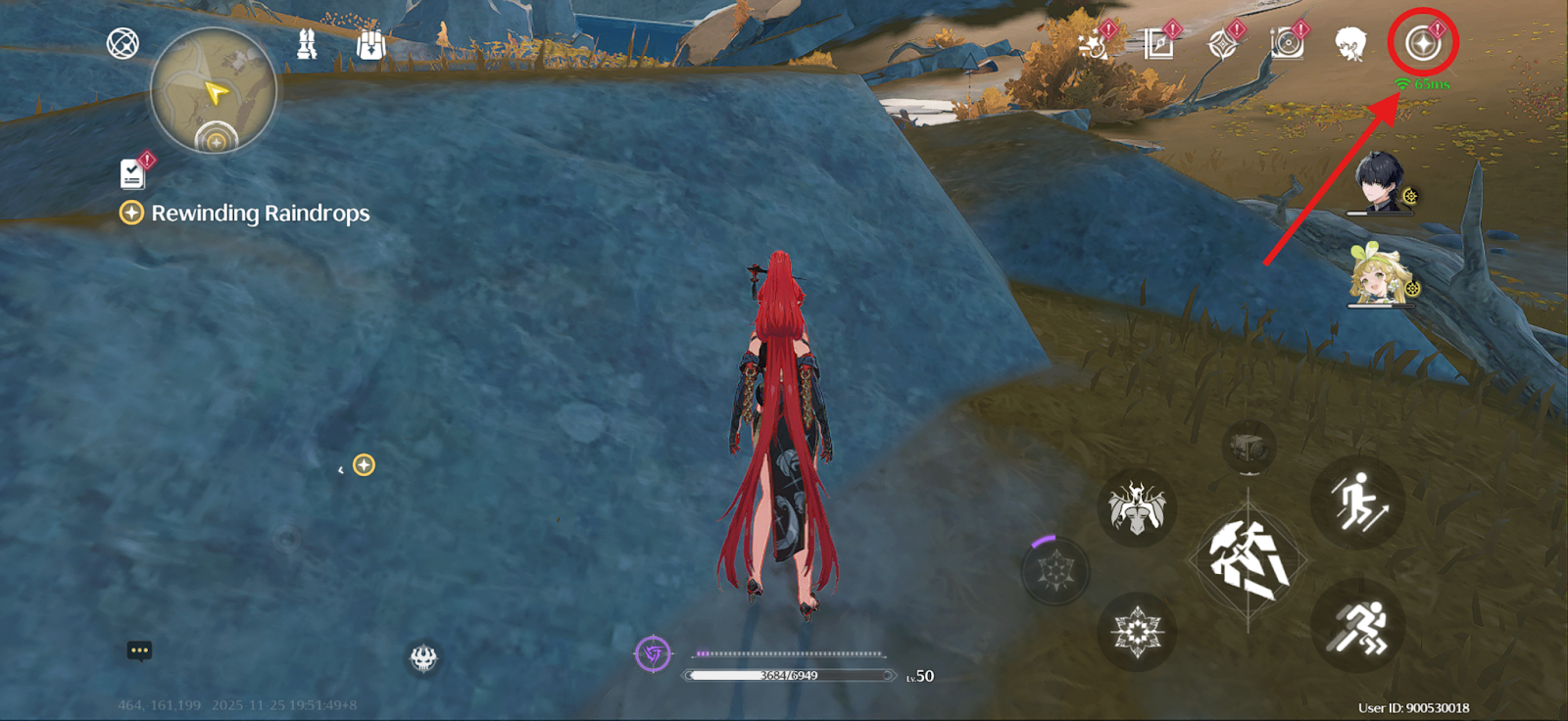Open the quest checklist icon
This screenshot has width=1568, height=721.
[x=132, y=173]
